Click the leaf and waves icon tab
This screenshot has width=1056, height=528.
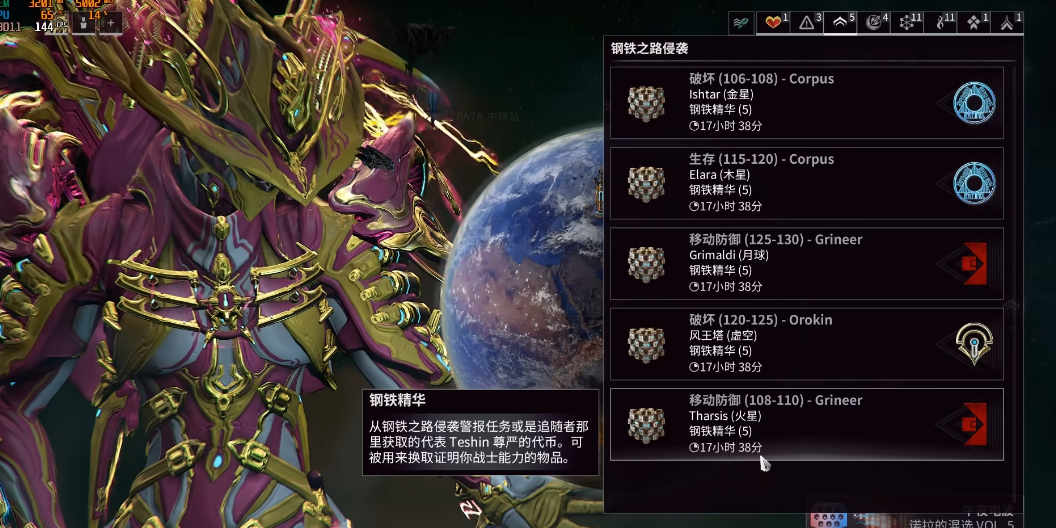[740, 23]
